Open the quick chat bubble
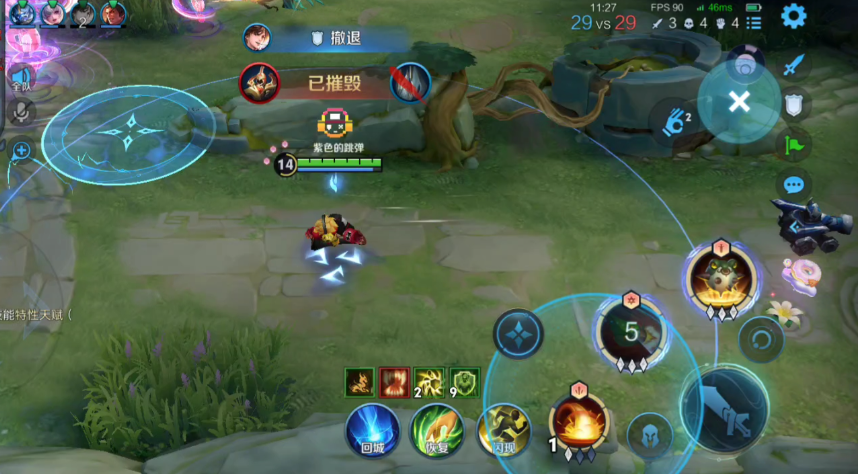 [x=794, y=185]
